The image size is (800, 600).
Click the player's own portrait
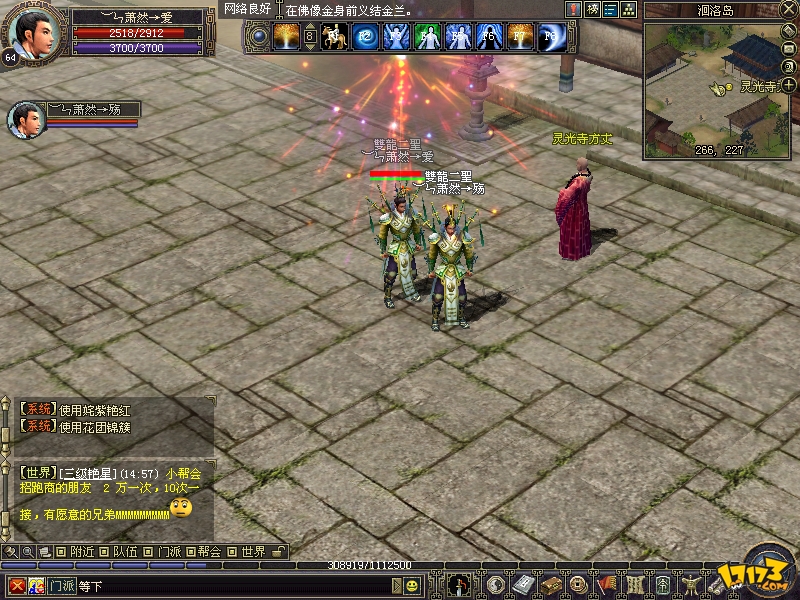(x=30, y=33)
